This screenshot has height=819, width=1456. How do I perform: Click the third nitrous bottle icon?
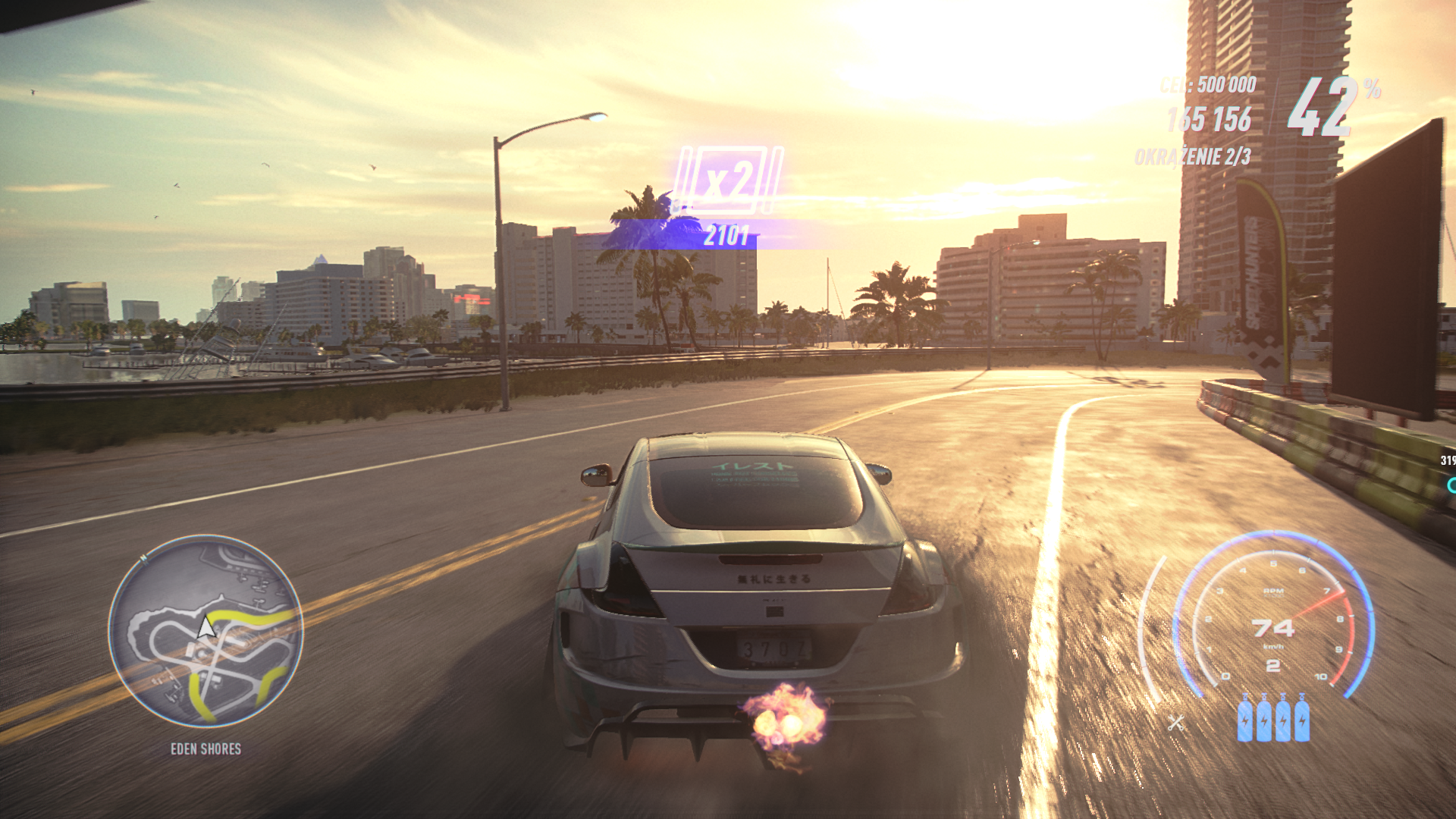coord(1283,723)
